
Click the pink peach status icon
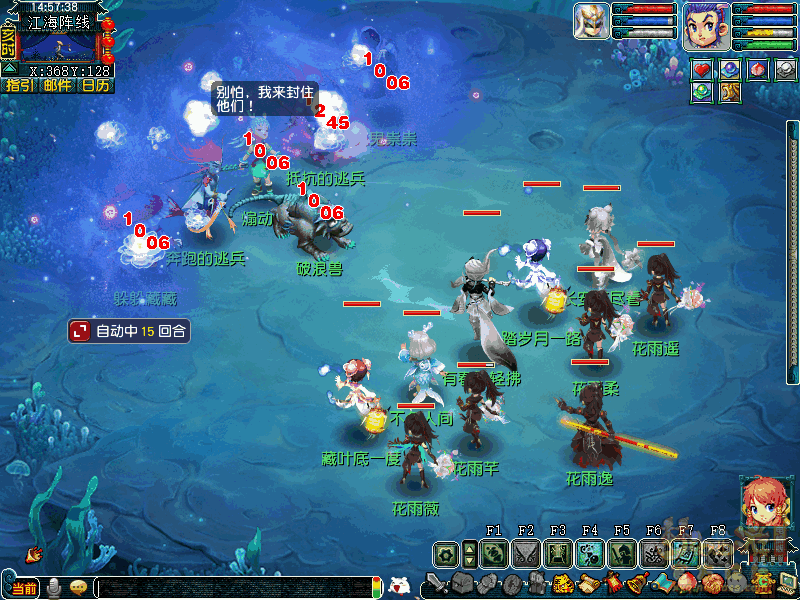758,69
